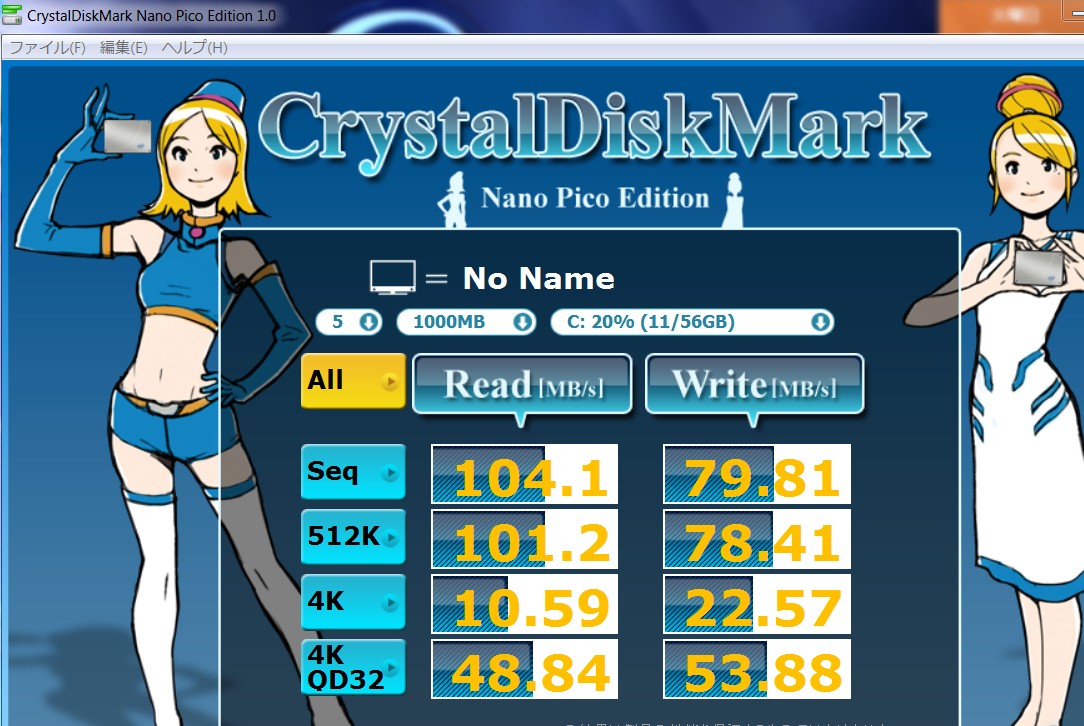Run the All benchmark tests

coord(353,381)
